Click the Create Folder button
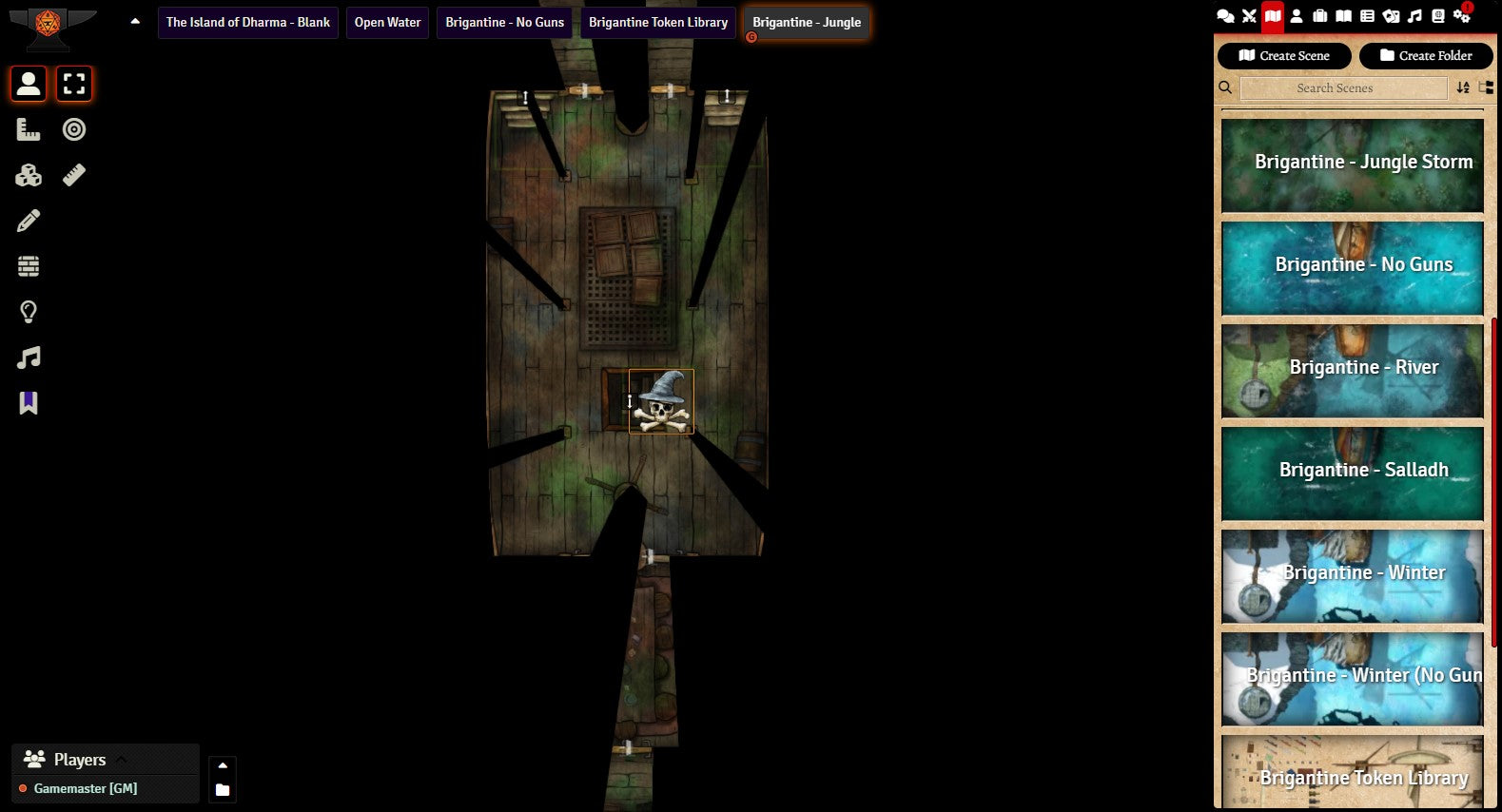 point(1425,56)
